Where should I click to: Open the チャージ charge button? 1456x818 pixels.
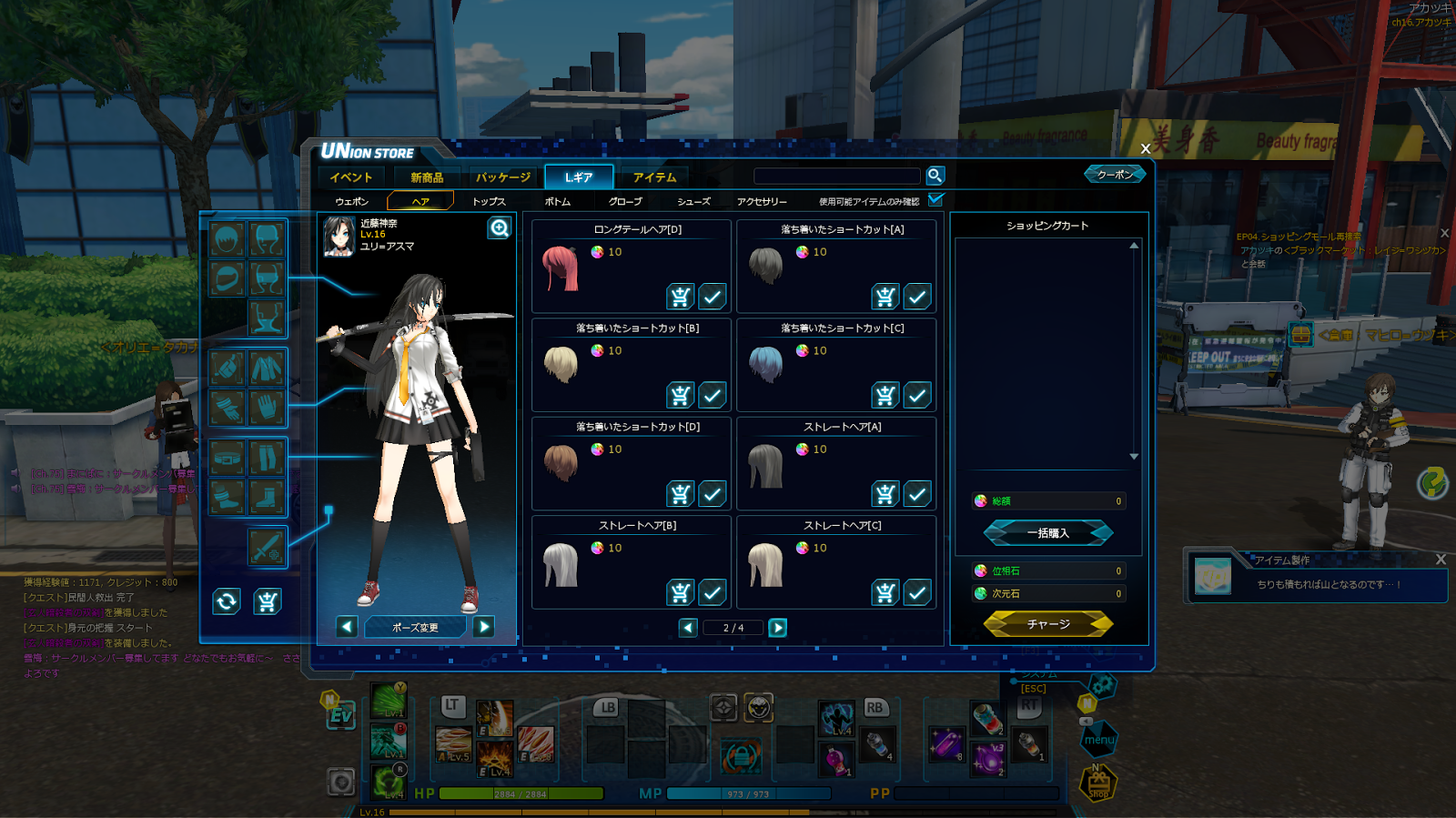pos(1048,624)
